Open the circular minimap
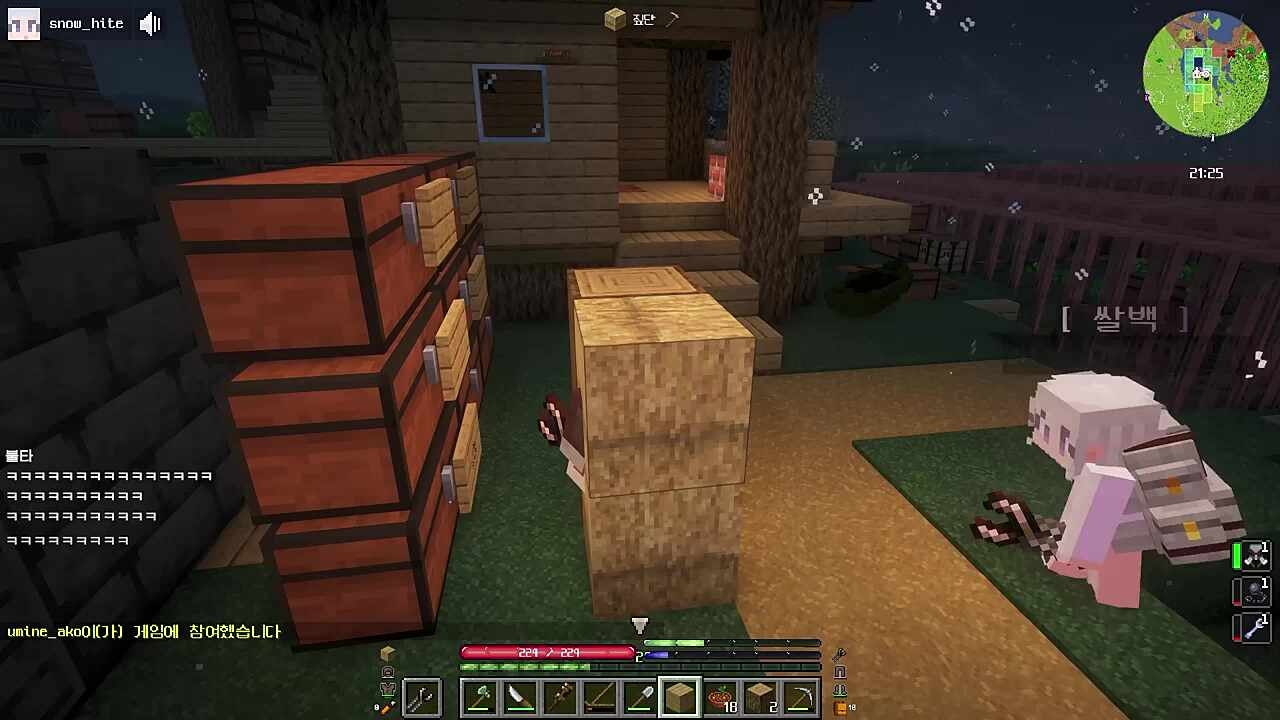This screenshot has height=720, width=1280. coord(1205,74)
